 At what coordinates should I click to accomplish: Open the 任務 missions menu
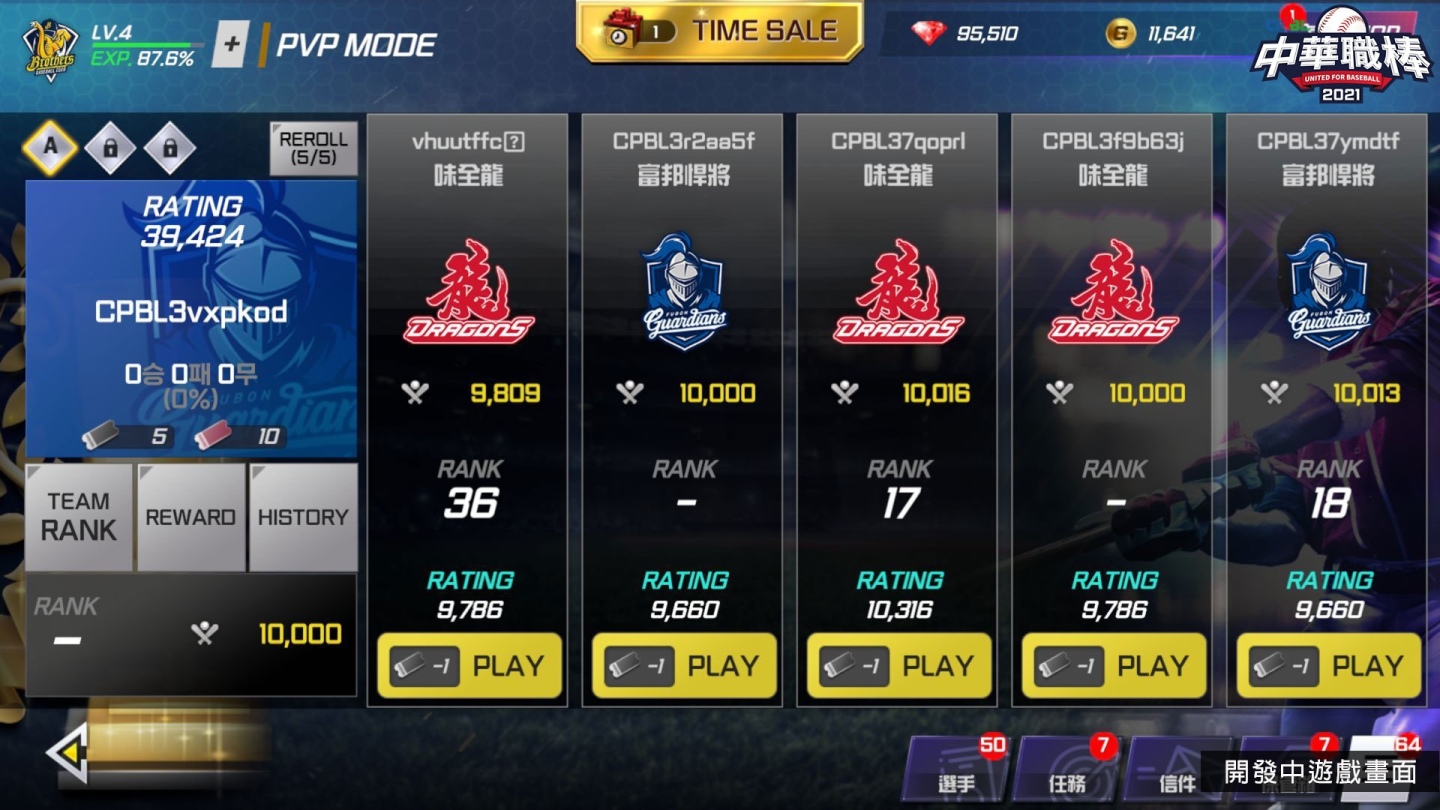point(1067,772)
